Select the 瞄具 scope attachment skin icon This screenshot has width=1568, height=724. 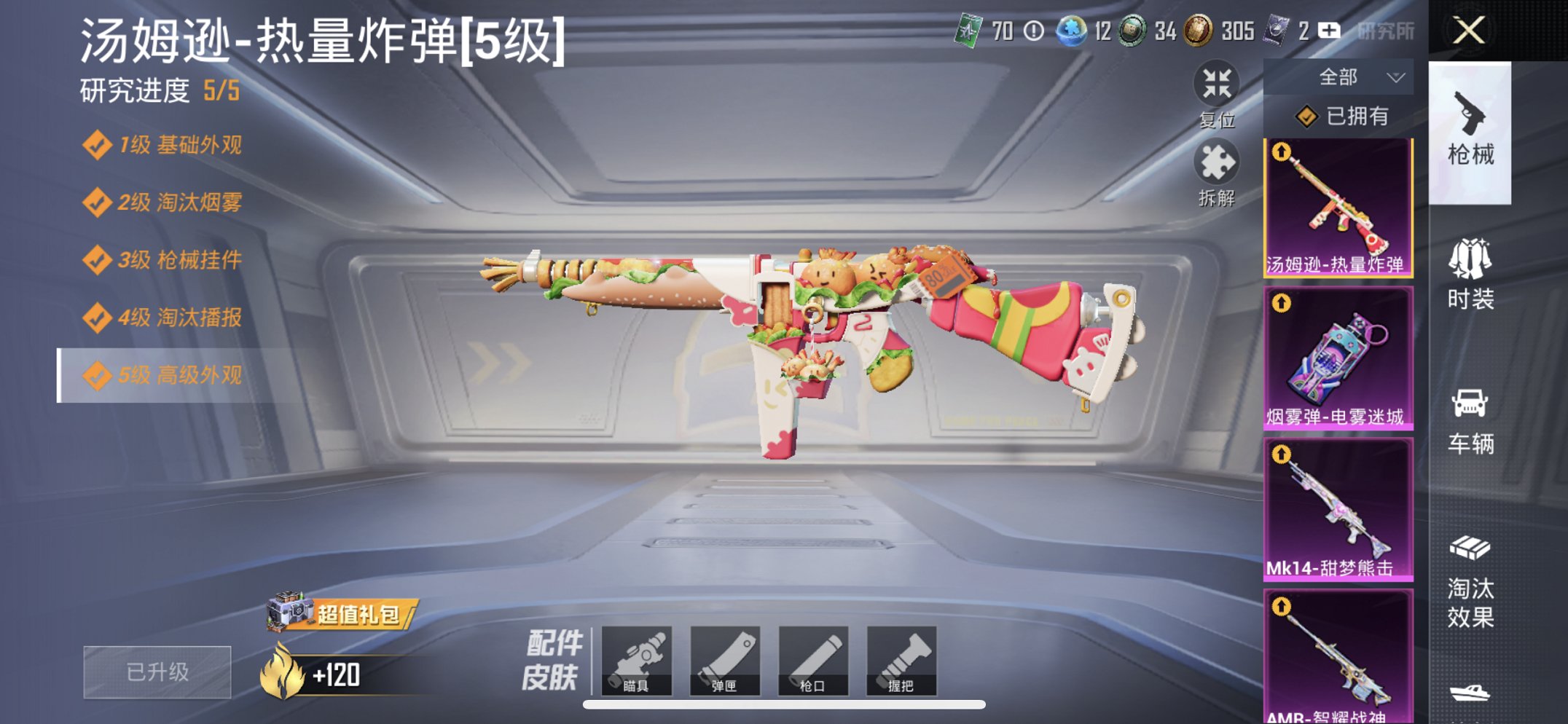coord(639,661)
